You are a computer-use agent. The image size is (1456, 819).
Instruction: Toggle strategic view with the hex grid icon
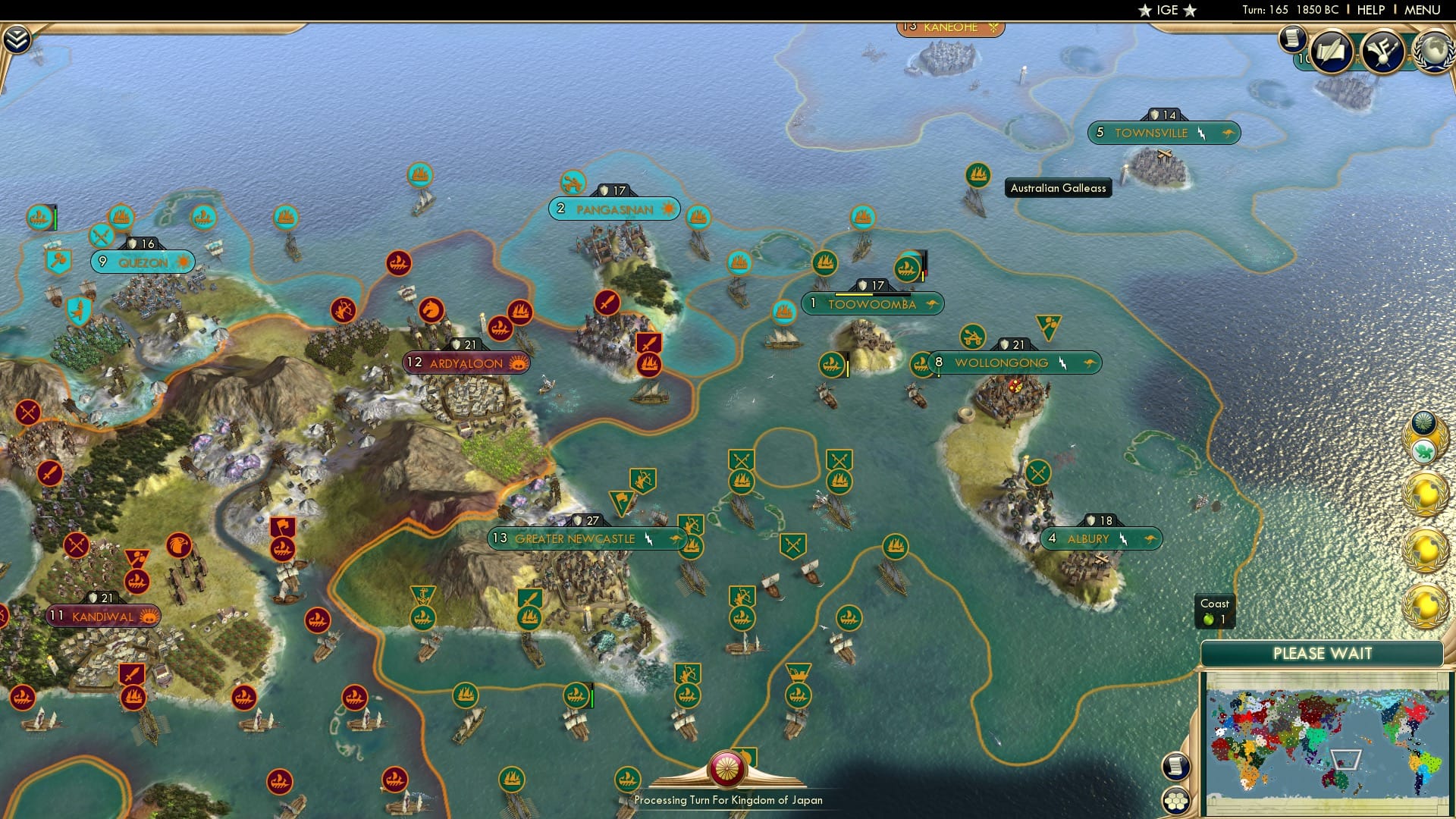pos(1175,800)
